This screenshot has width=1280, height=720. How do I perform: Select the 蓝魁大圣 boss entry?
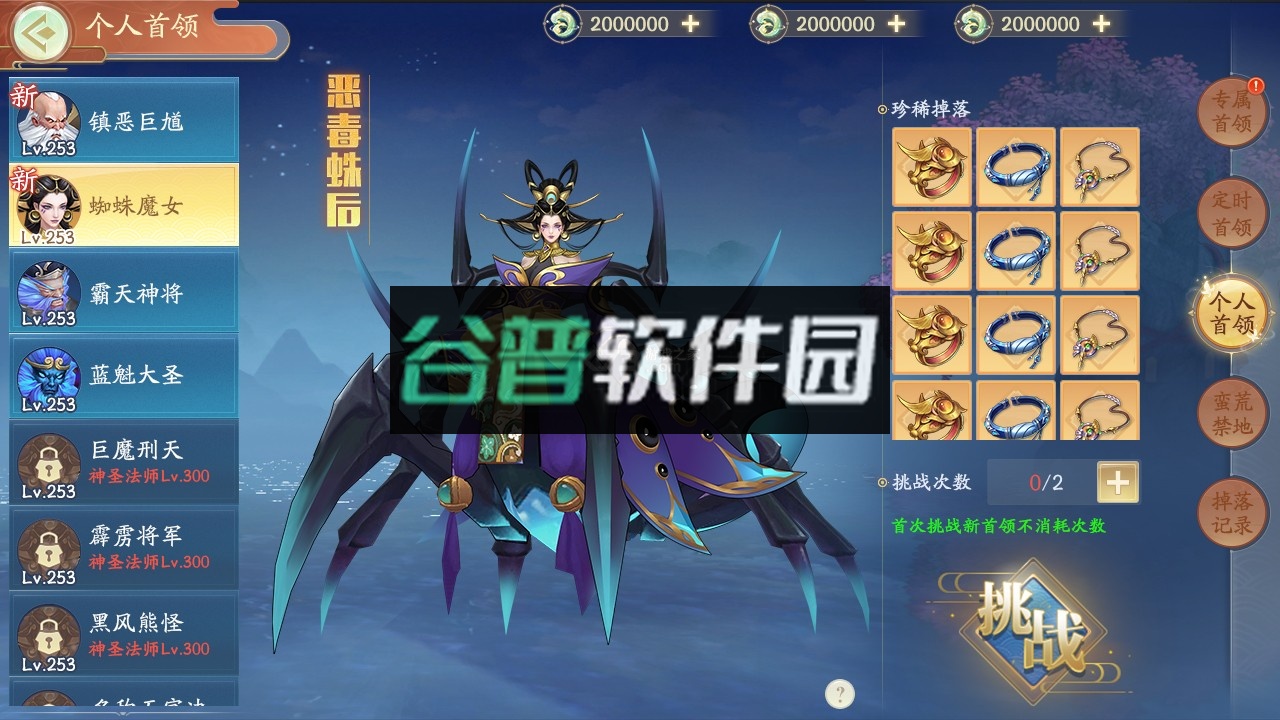[123, 374]
